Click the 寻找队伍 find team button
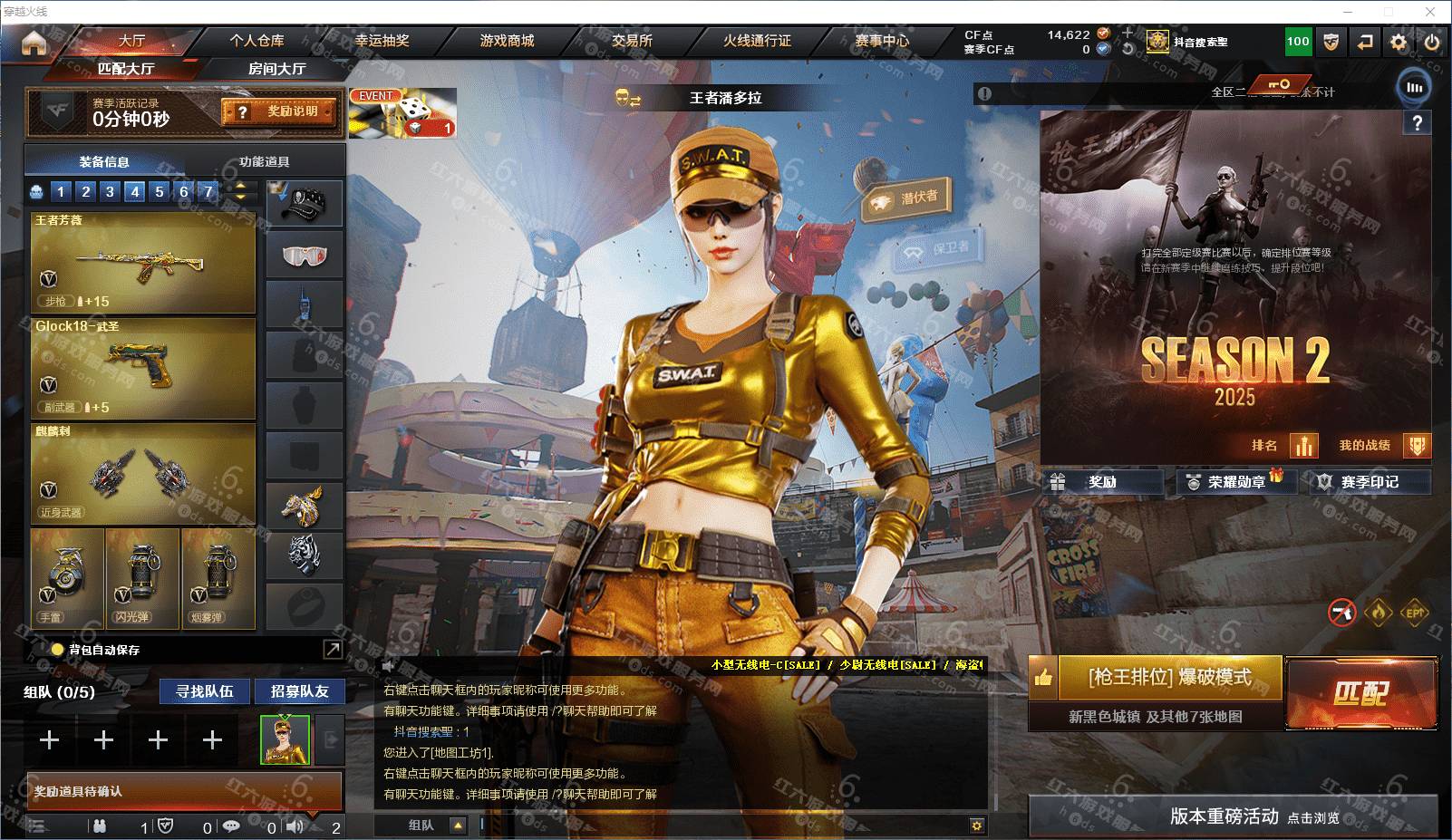The width and height of the screenshot is (1452, 840). pos(205,691)
